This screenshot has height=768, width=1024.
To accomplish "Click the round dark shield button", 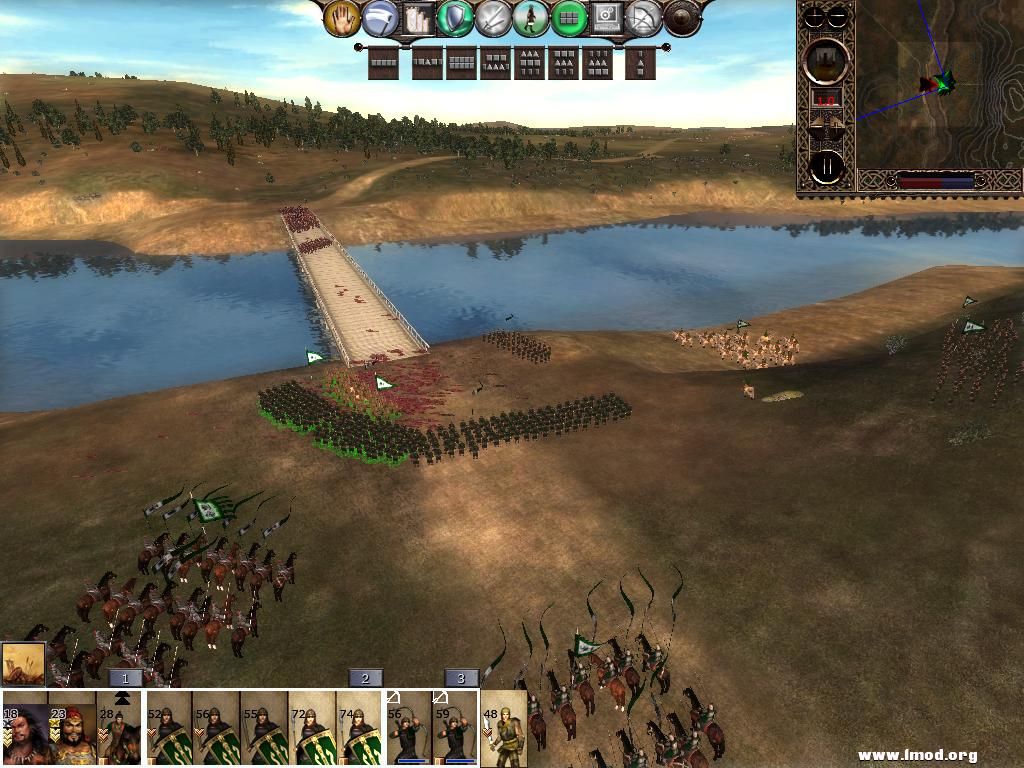I will [682, 17].
